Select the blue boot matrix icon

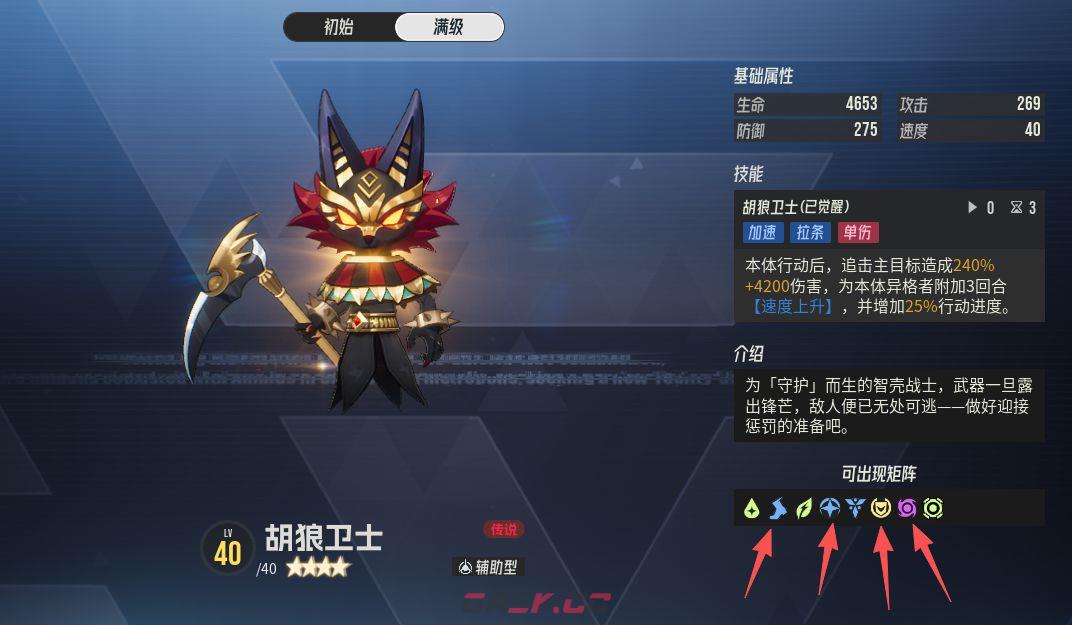[778, 509]
